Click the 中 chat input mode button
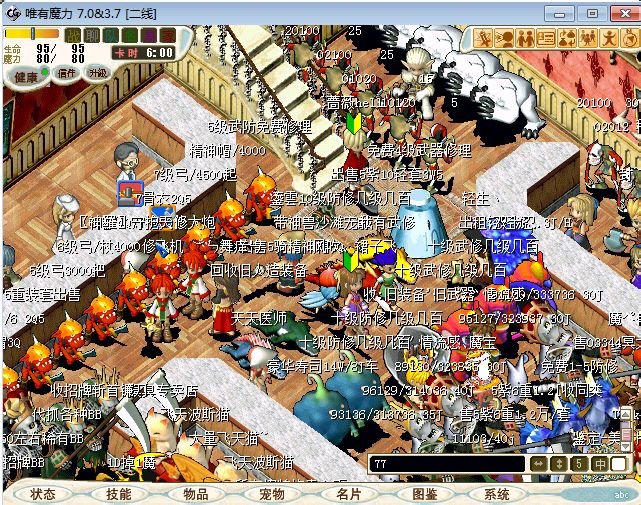 (x=599, y=464)
